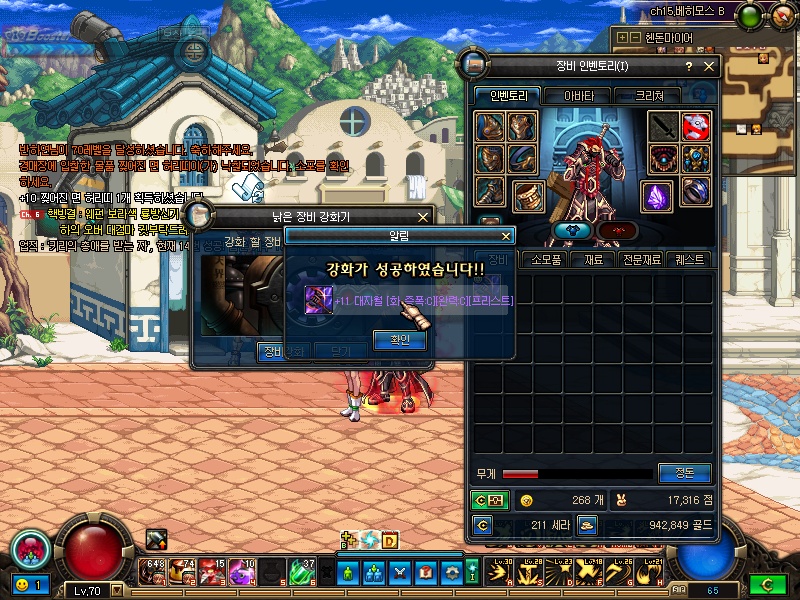
Task: Sort inventory with the 정돈 button
Action: 684,473
